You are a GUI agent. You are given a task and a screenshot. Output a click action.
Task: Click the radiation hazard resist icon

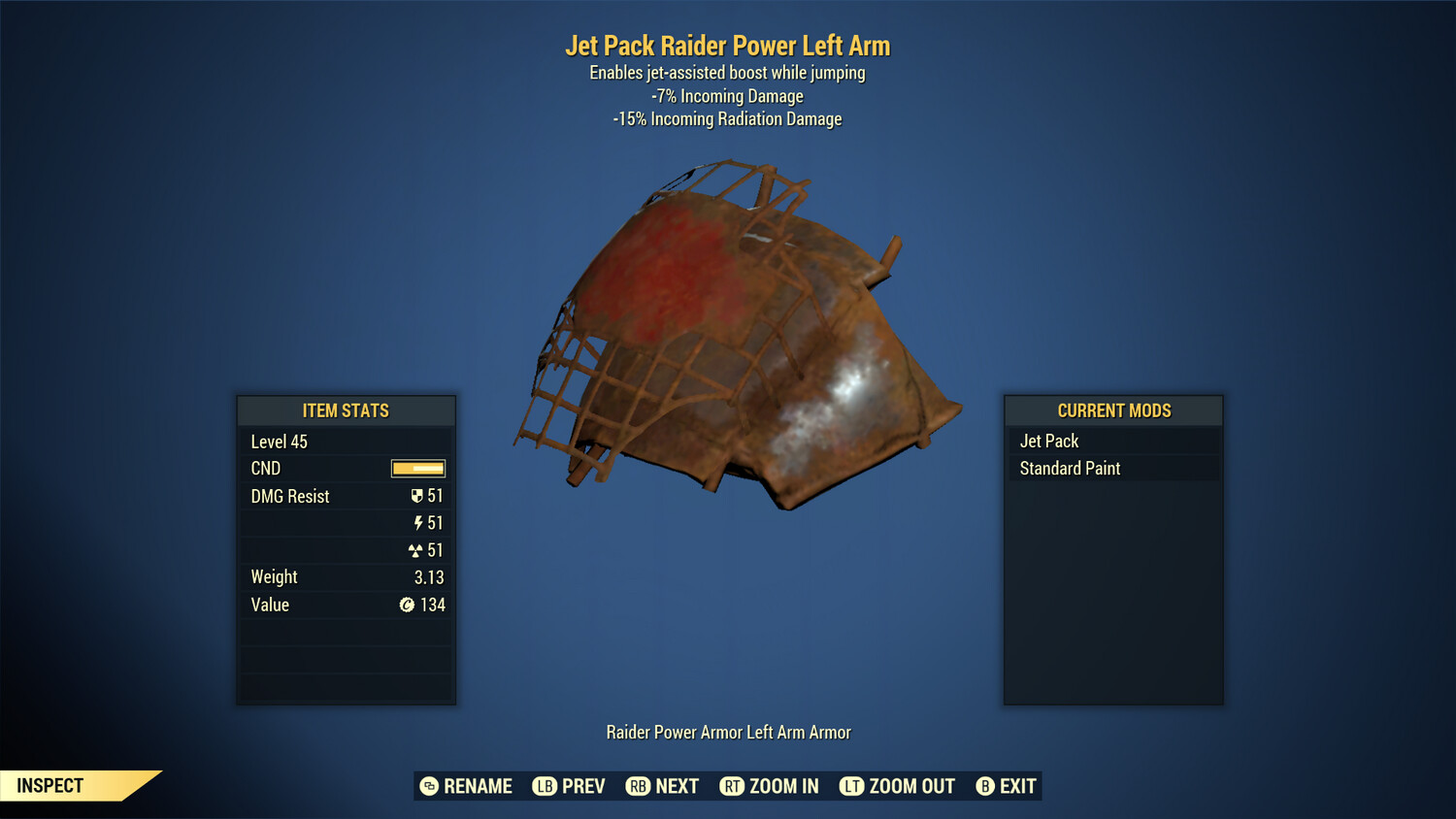click(418, 550)
